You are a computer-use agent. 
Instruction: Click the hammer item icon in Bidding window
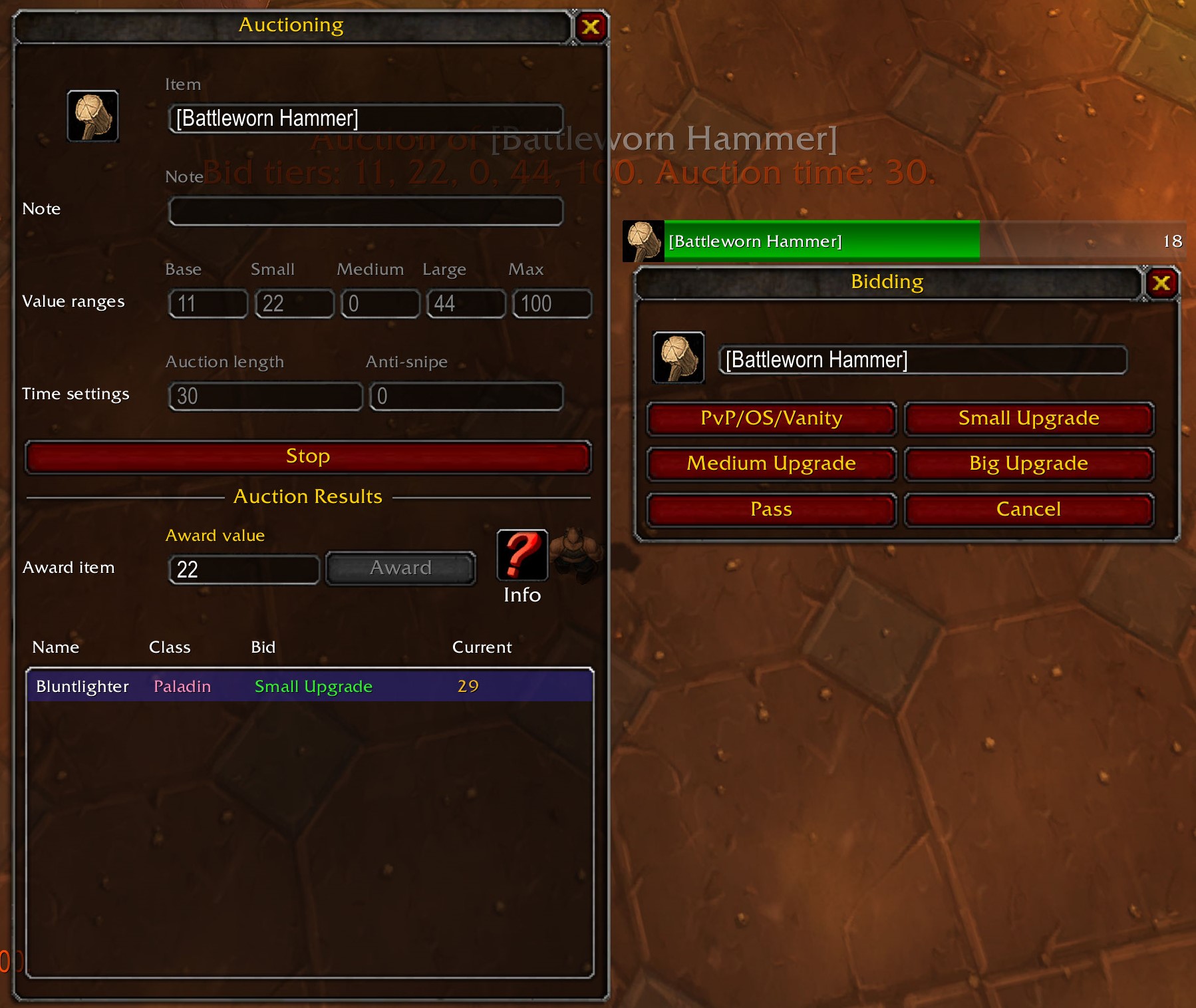point(678,359)
